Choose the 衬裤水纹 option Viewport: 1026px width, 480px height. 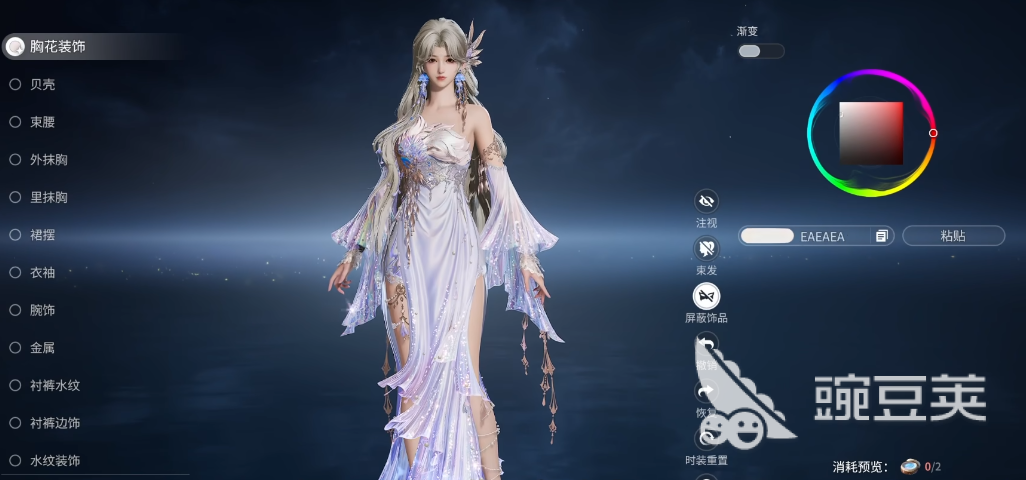(x=55, y=385)
